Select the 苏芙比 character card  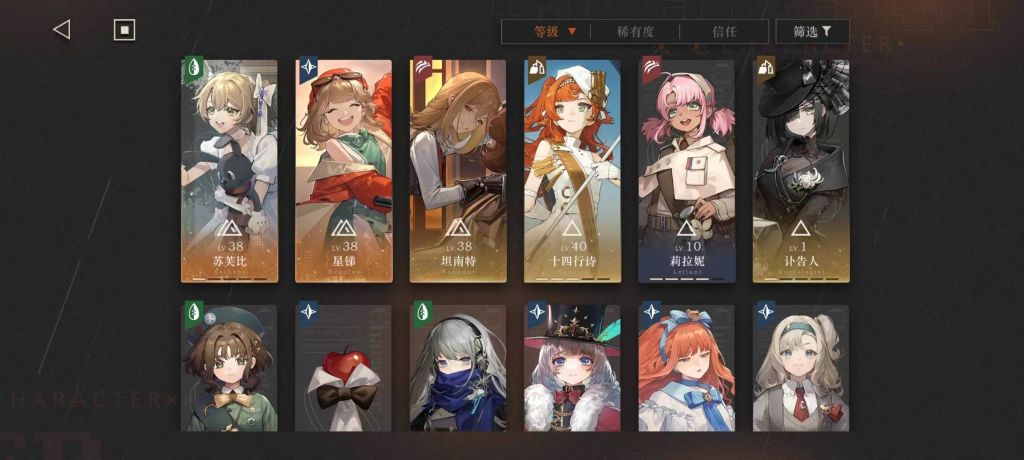coord(229,170)
